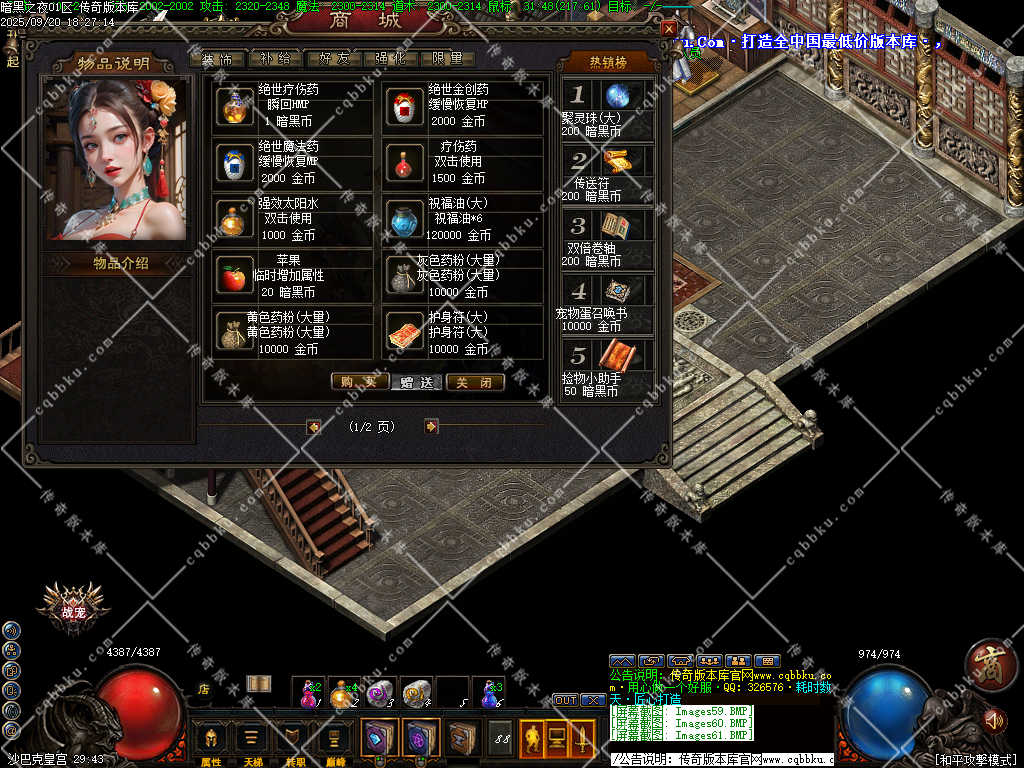Screen dimensions: 1024x768
Task: Click the 购买 buy button
Action: (x=359, y=382)
